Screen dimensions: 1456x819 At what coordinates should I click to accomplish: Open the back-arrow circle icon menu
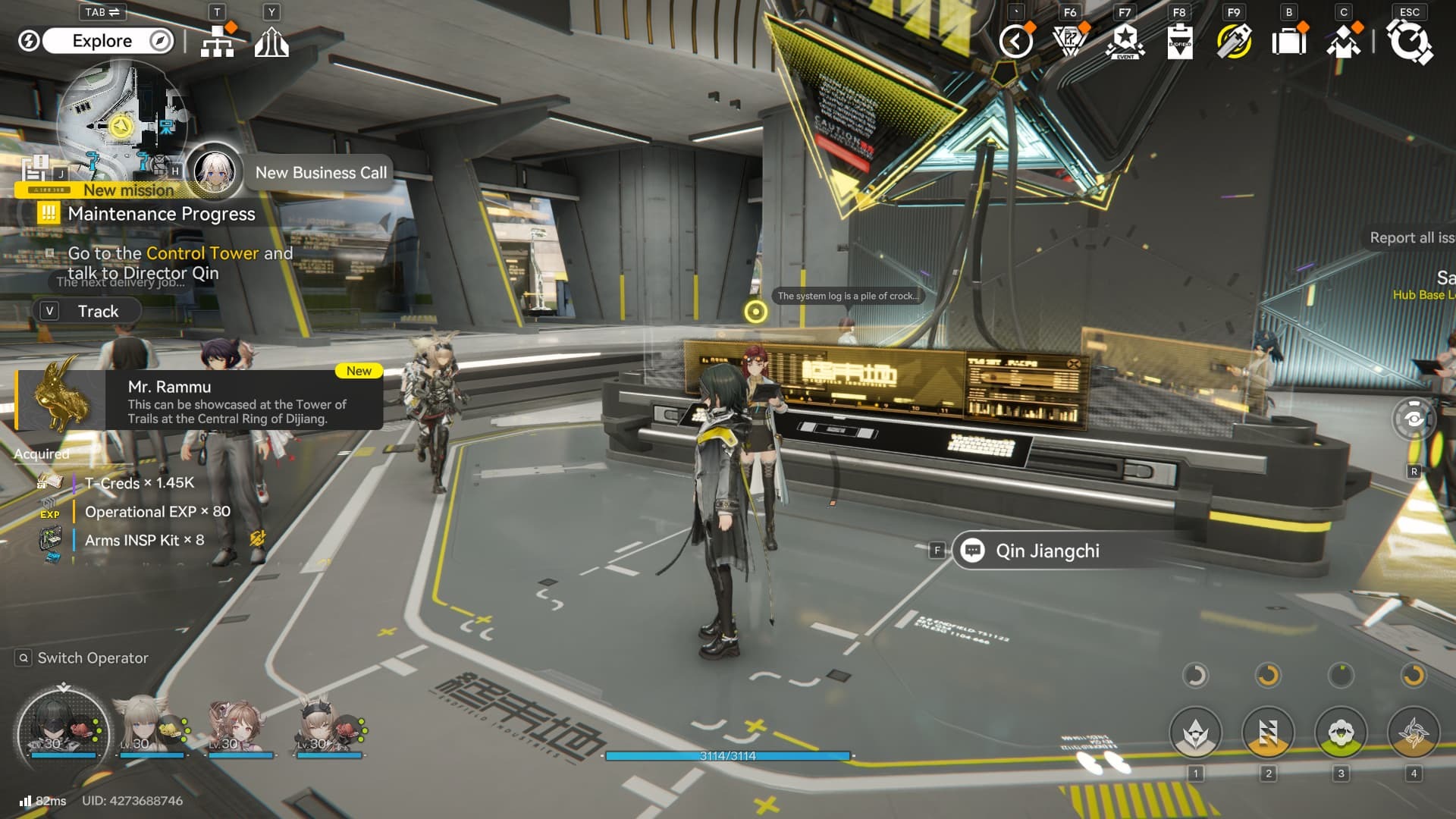[x=1015, y=41]
